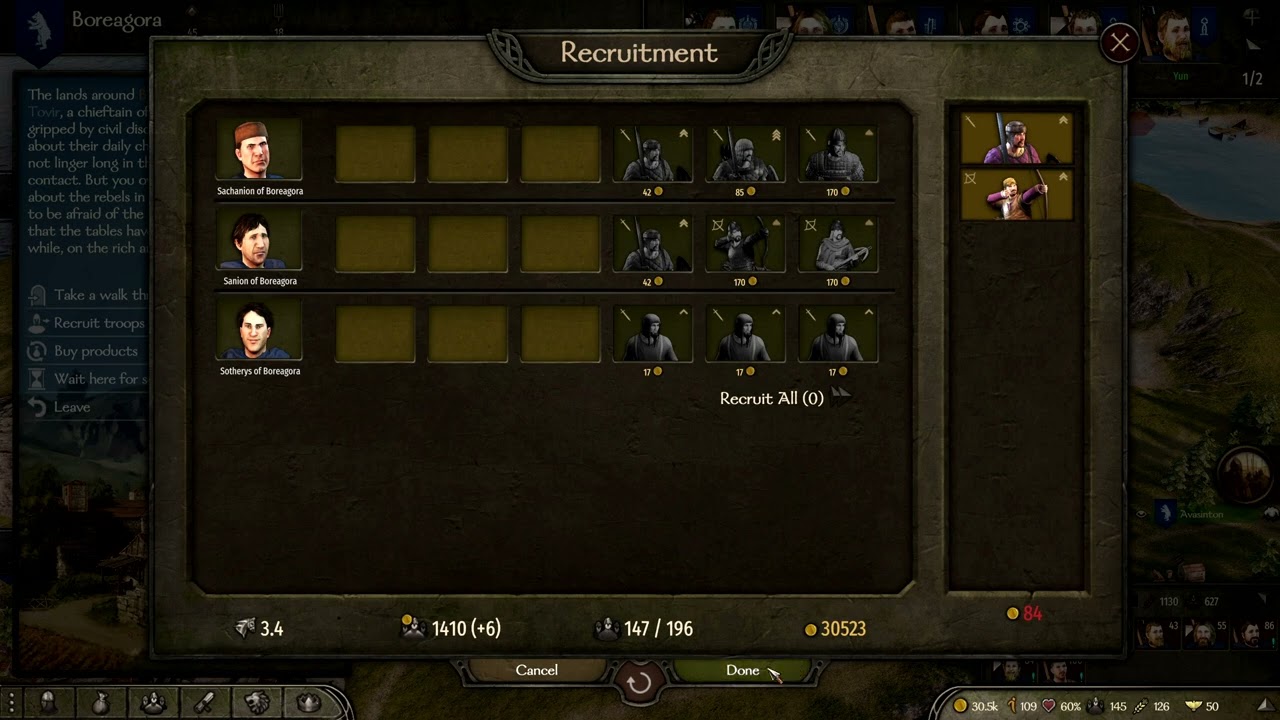Recruit Sachanion's 170 gold armored troop
1280x720 pixels.
coord(838,154)
